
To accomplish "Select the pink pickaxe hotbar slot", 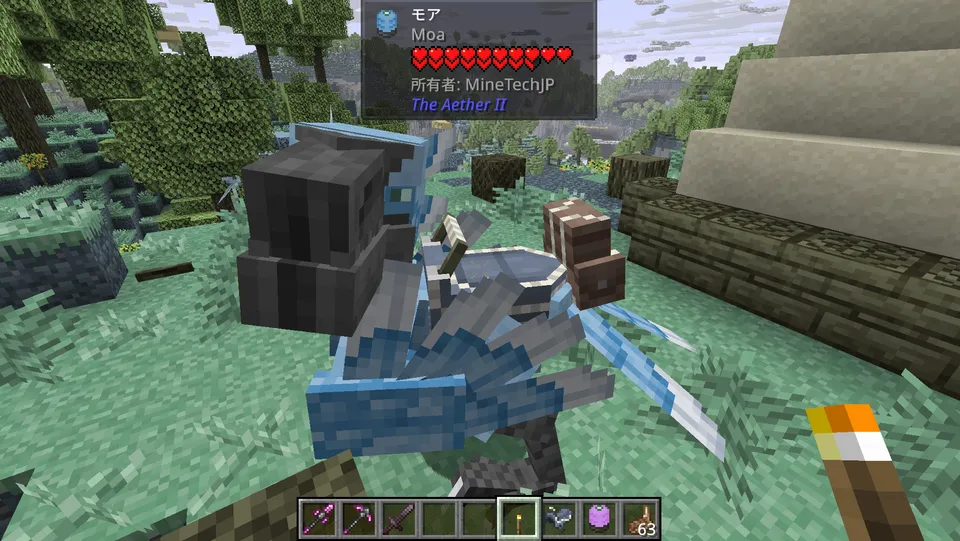I will [x=357, y=518].
